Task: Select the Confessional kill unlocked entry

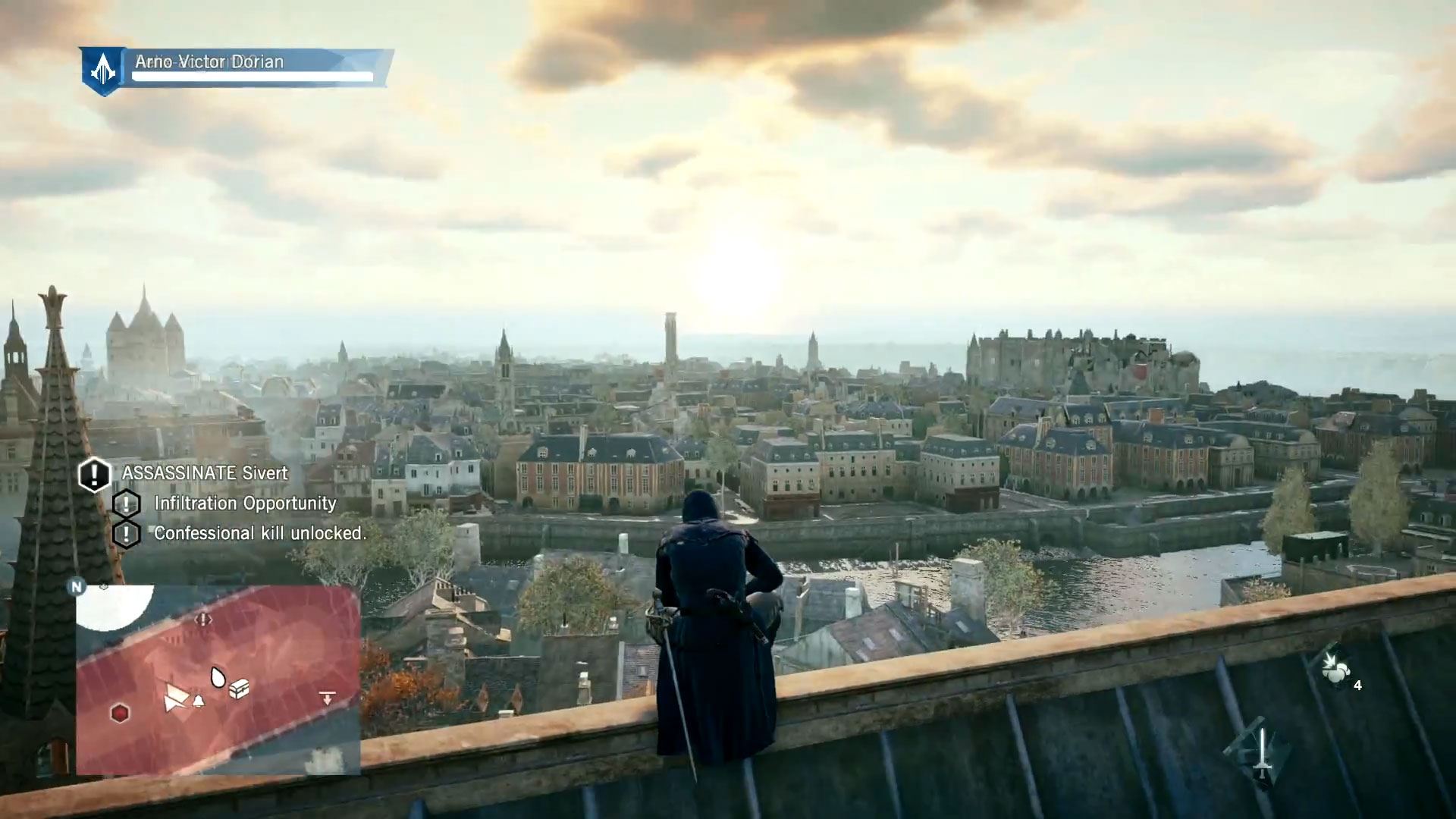Action: [x=259, y=533]
